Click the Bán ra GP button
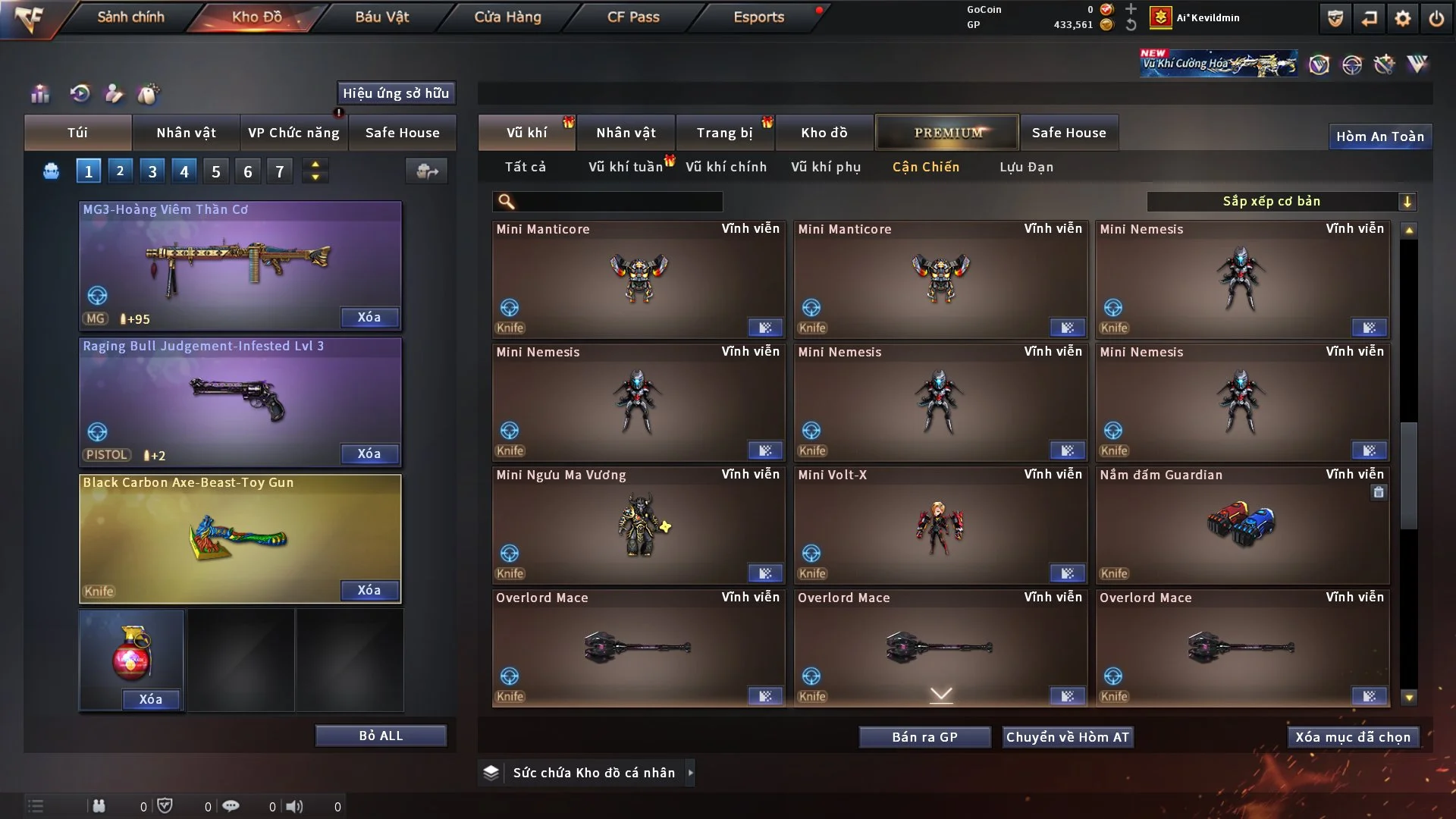Screen dimensions: 1456x819 click(924, 737)
